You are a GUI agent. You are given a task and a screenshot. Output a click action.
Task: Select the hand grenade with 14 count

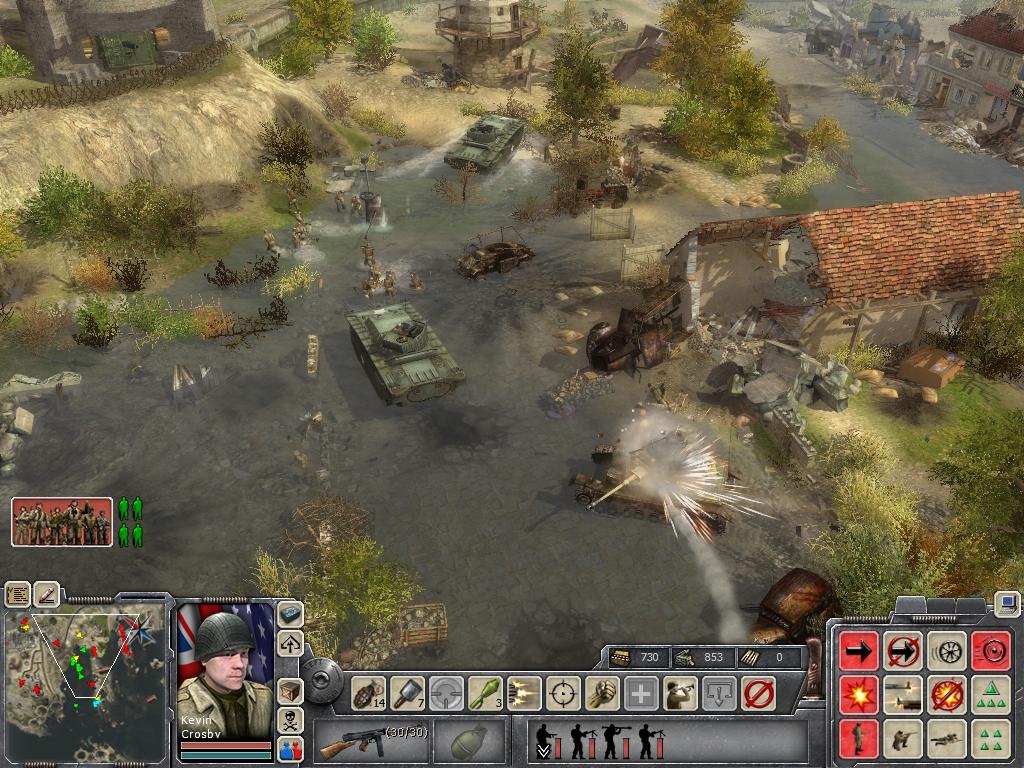point(368,692)
